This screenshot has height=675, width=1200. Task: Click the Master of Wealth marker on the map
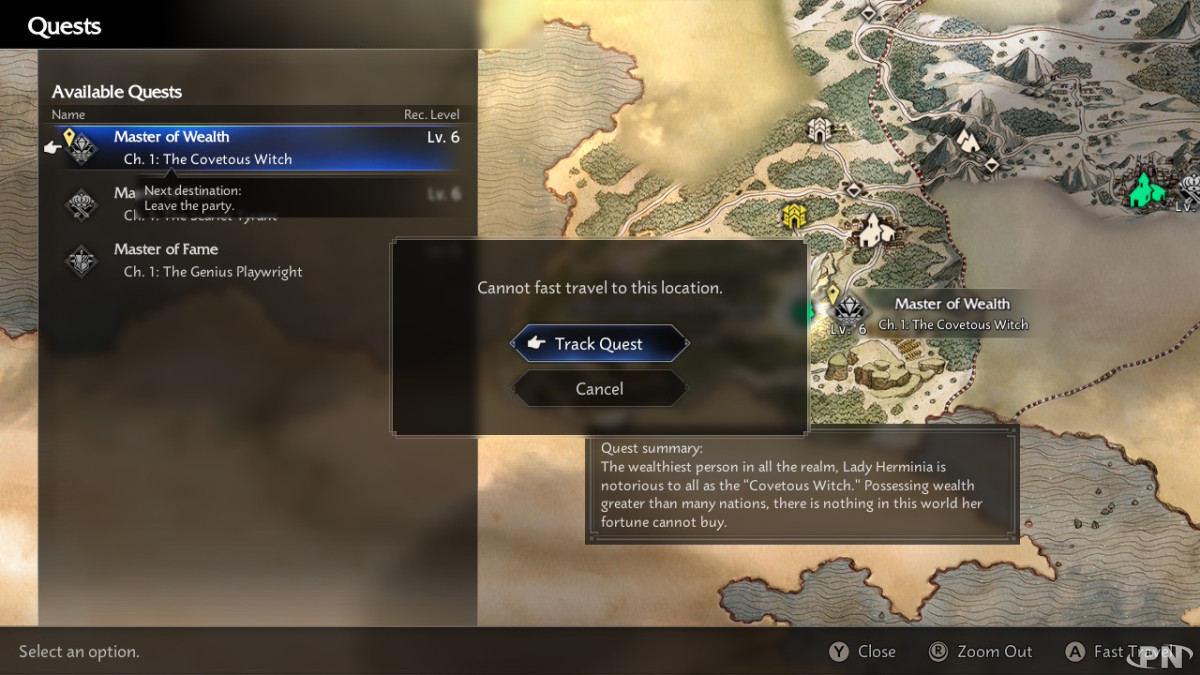(850, 308)
